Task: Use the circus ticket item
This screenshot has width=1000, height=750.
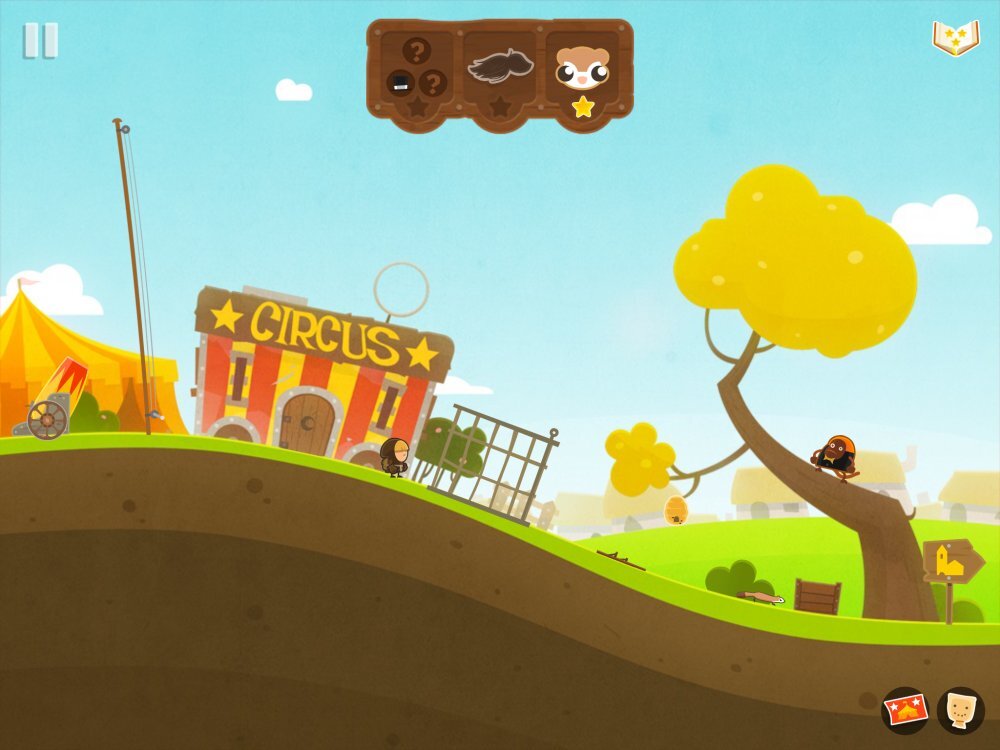Action: 905,711
